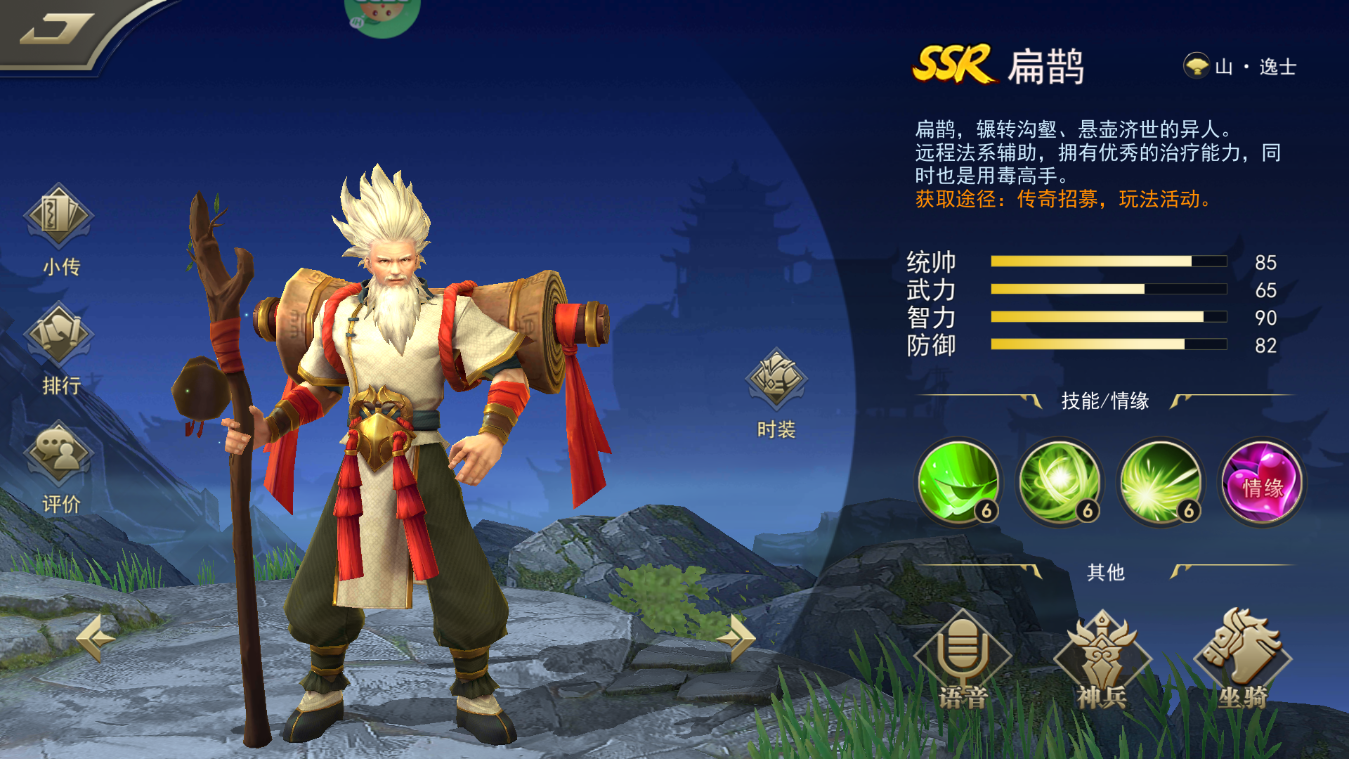The image size is (1349, 759).
Task: View the green swirling-orb skill icon
Action: click(x=1060, y=482)
